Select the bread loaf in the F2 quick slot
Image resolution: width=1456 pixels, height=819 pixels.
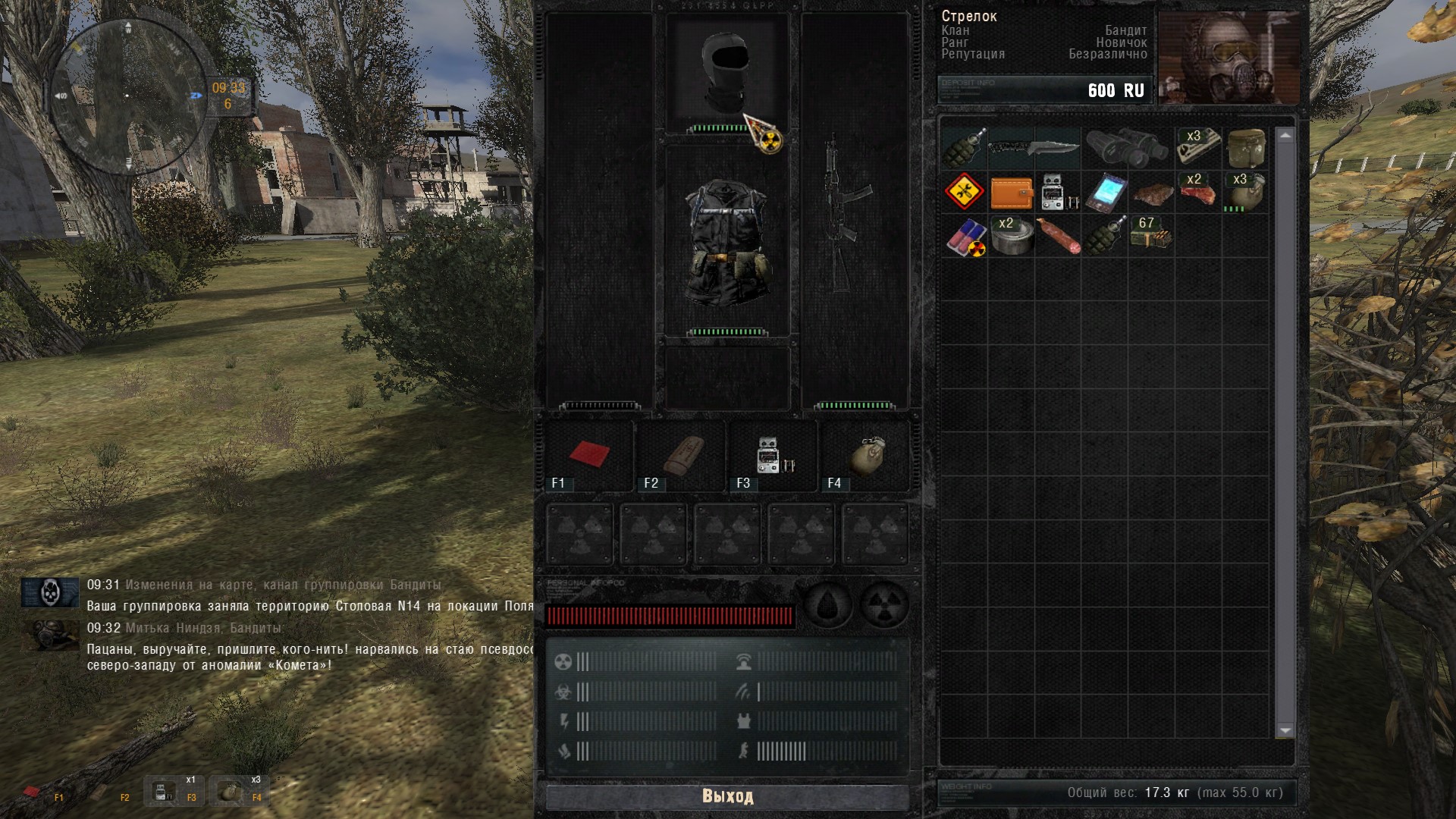[682, 454]
